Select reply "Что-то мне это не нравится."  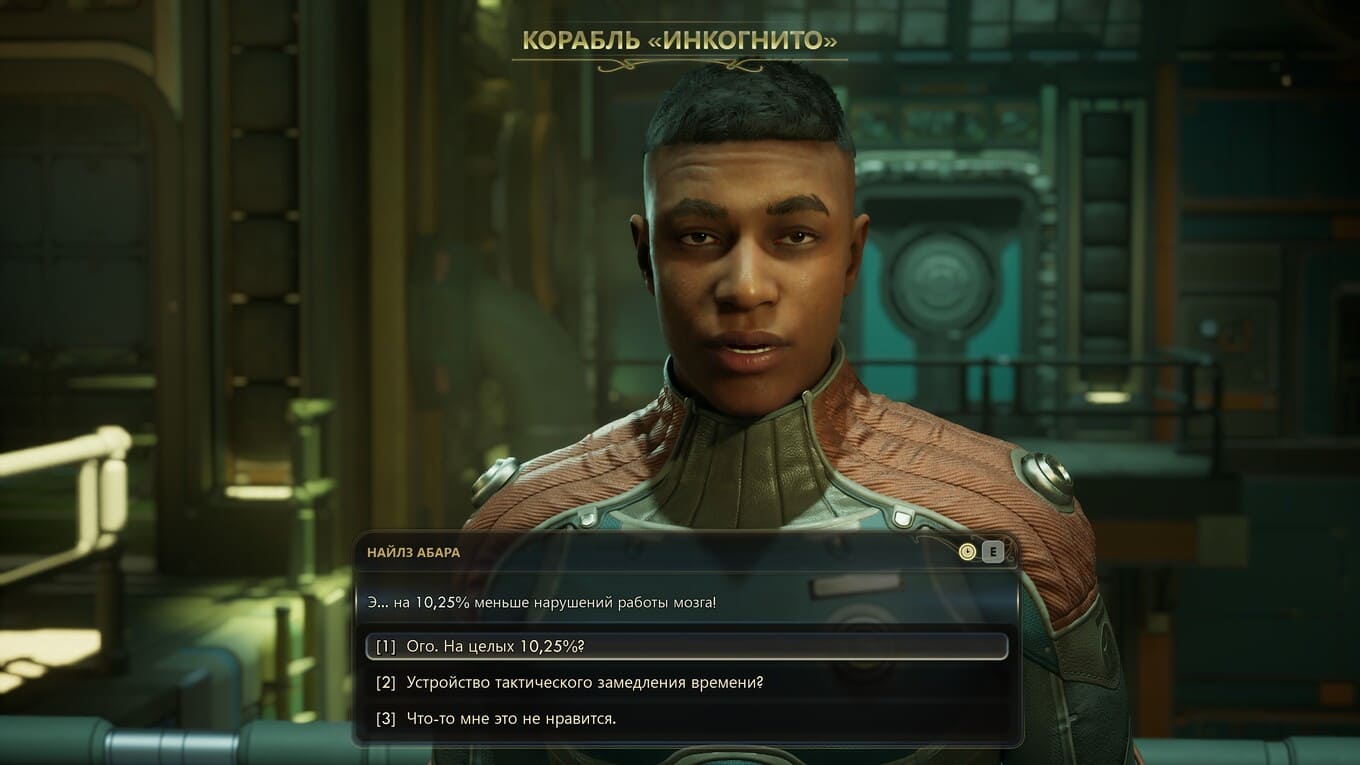tap(510, 718)
